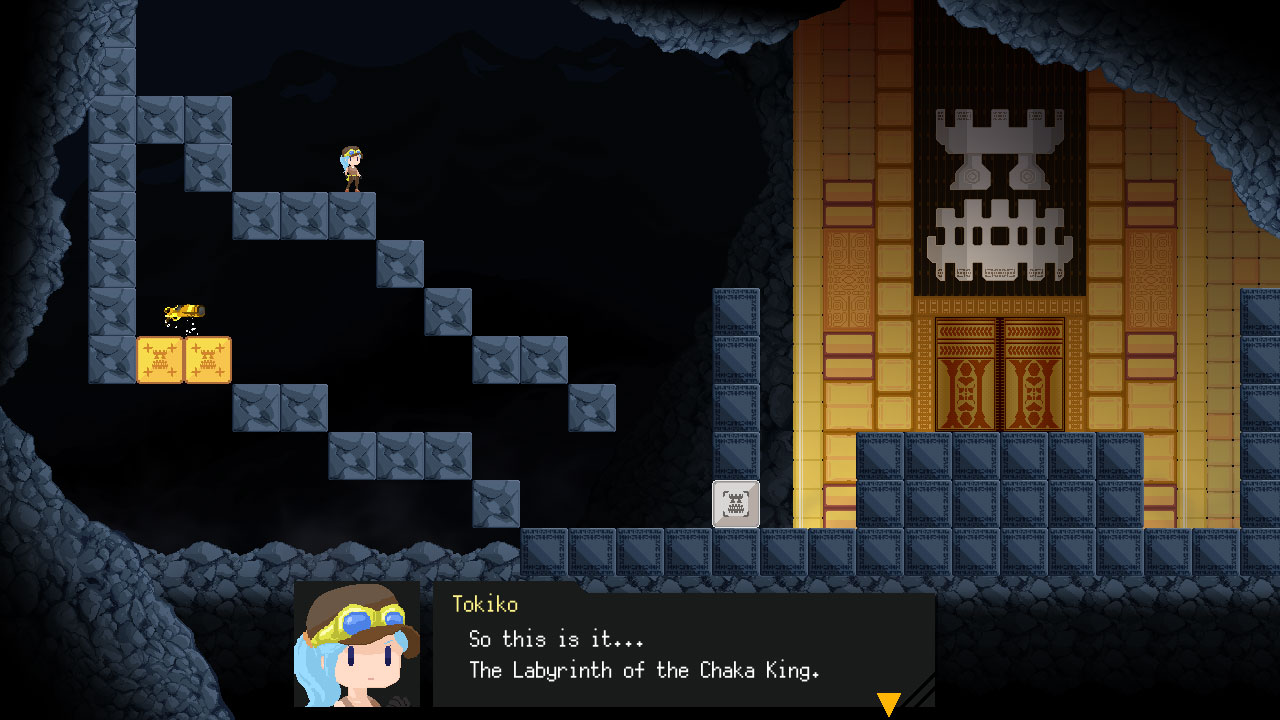Click the yellow dialogue advance arrow
This screenshot has width=1280, height=720.
coord(889,704)
